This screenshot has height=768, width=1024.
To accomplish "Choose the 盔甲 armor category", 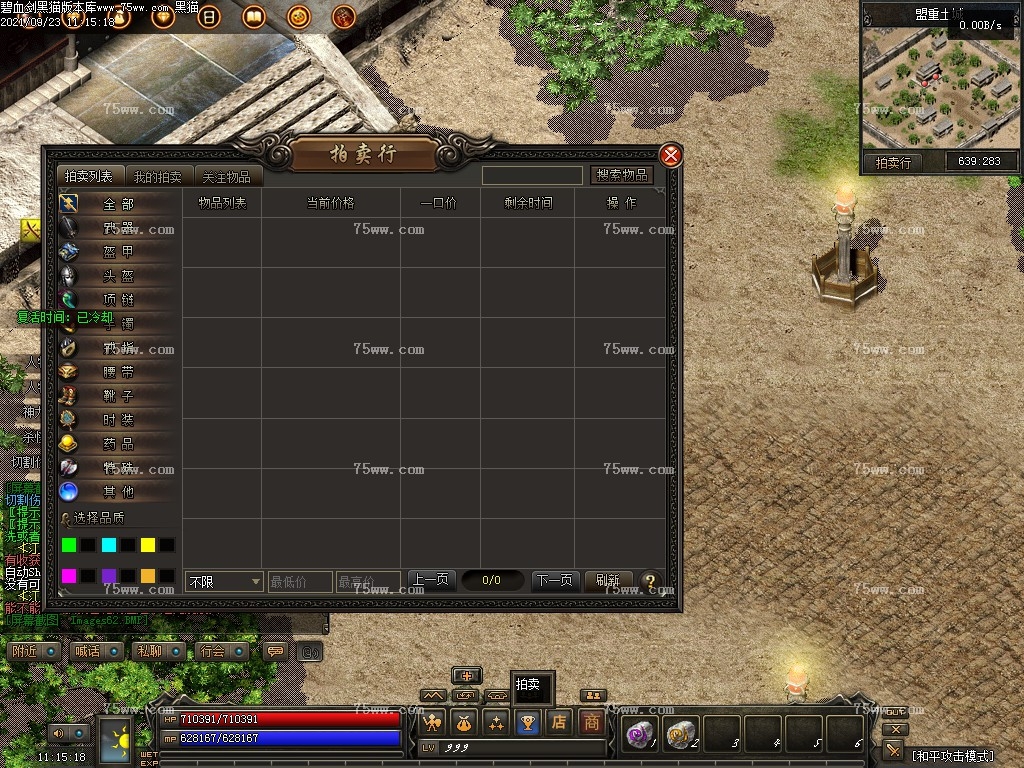I will pos(117,252).
